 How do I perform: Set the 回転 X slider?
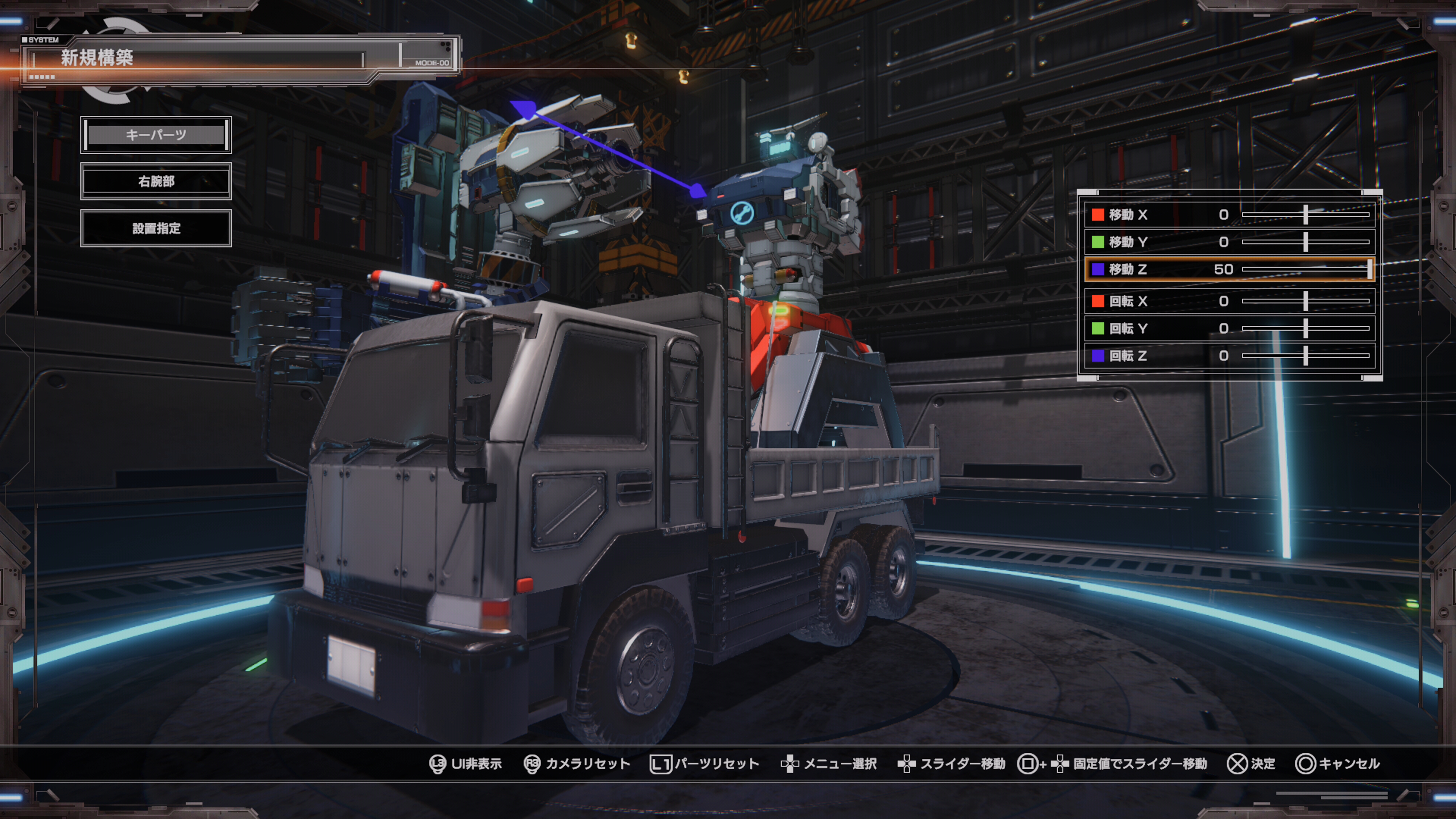click(1305, 301)
